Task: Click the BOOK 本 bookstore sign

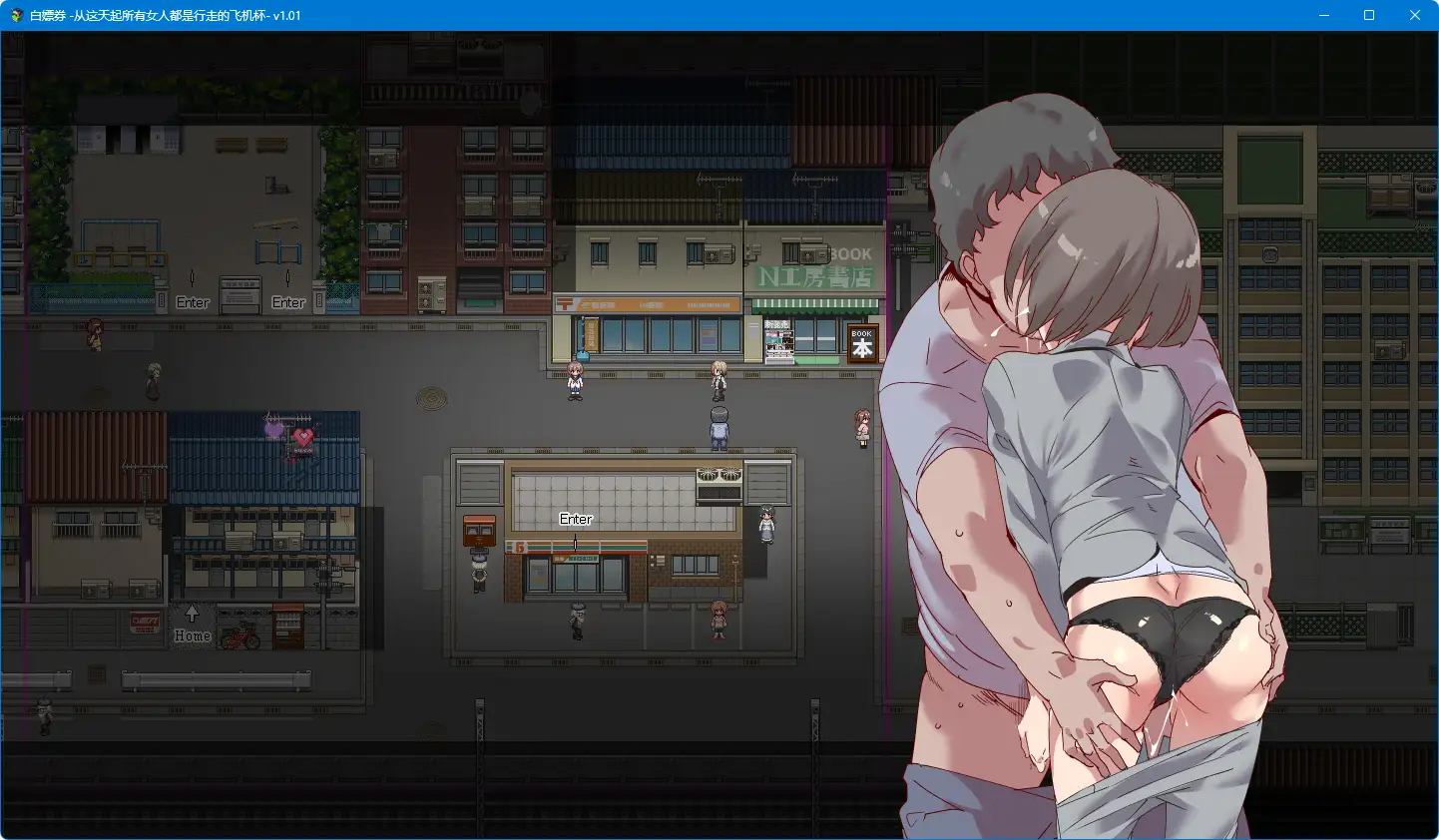Action: (x=860, y=344)
